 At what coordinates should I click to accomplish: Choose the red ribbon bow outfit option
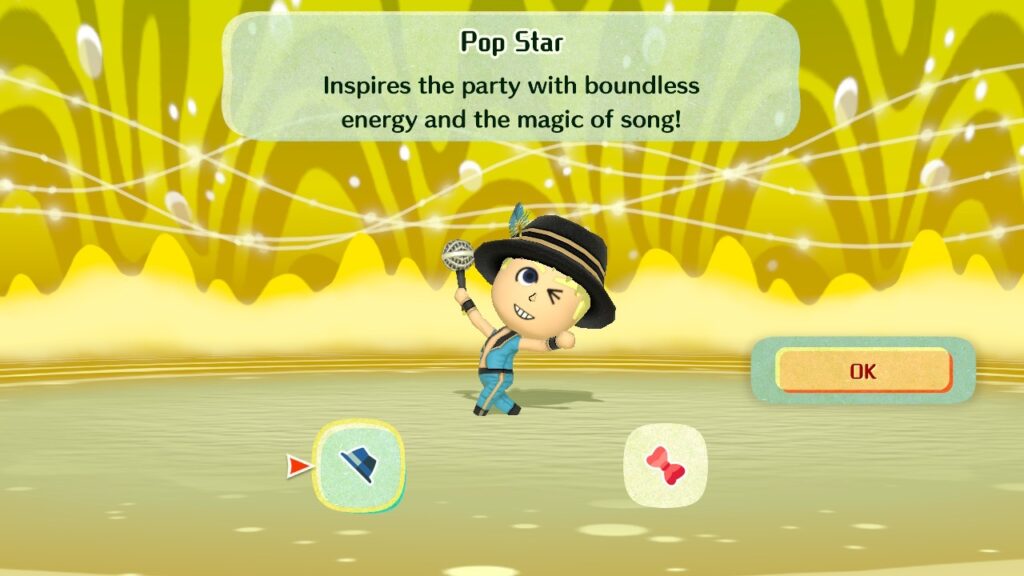665,465
